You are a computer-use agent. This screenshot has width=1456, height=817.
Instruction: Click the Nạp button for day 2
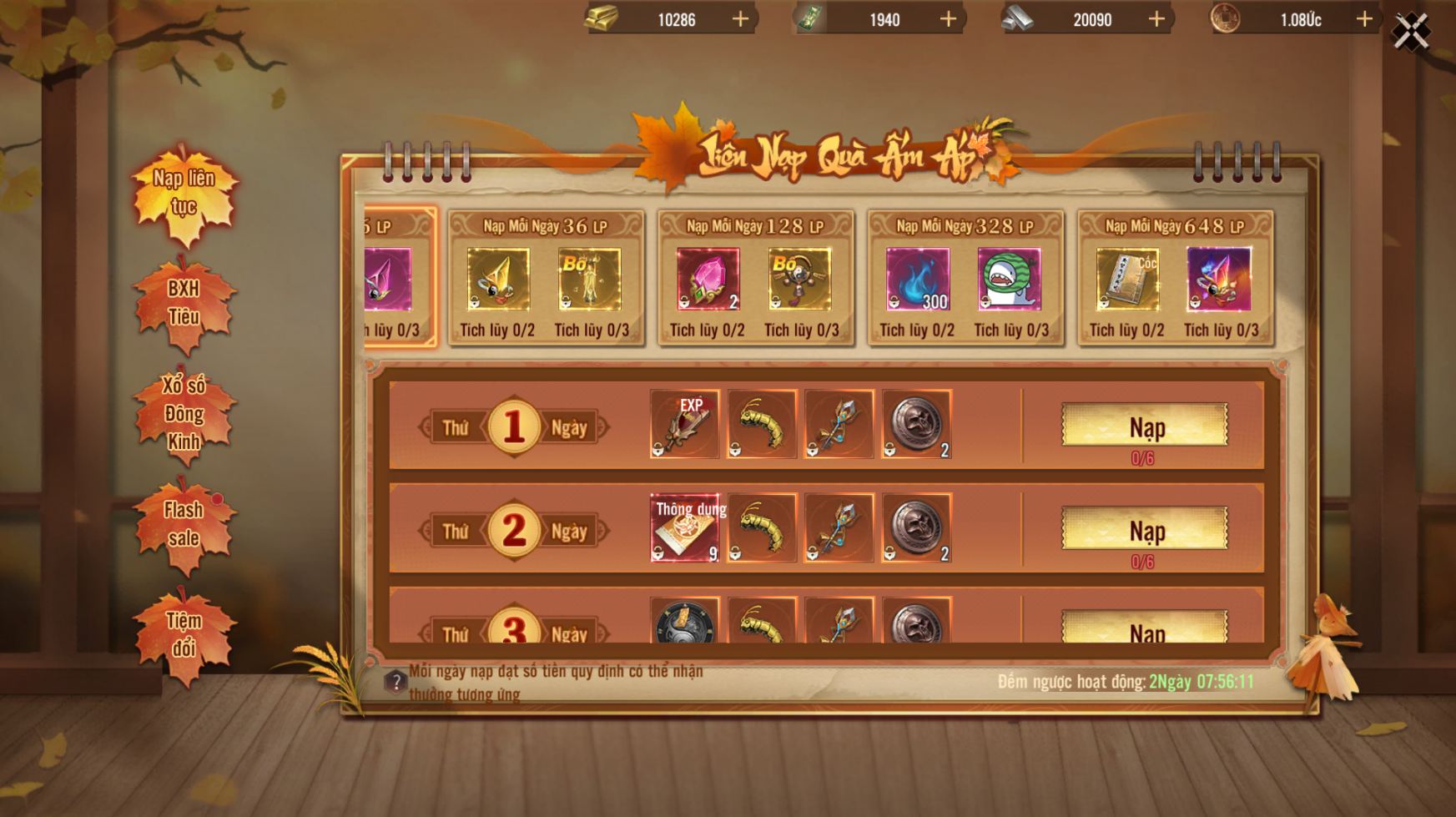pyautogui.click(x=1144, y=529)
